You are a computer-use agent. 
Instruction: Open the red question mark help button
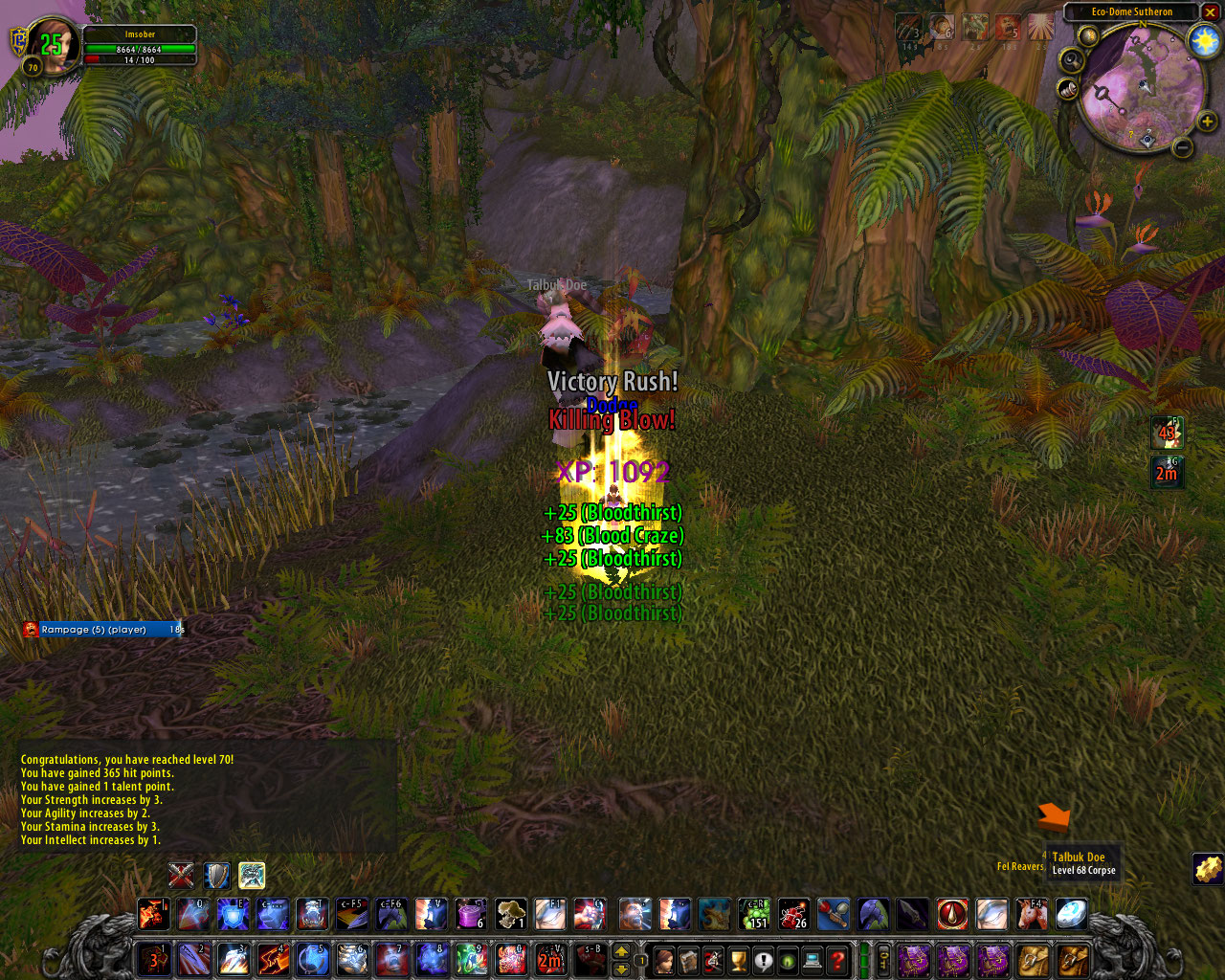[x=837, y=959]
